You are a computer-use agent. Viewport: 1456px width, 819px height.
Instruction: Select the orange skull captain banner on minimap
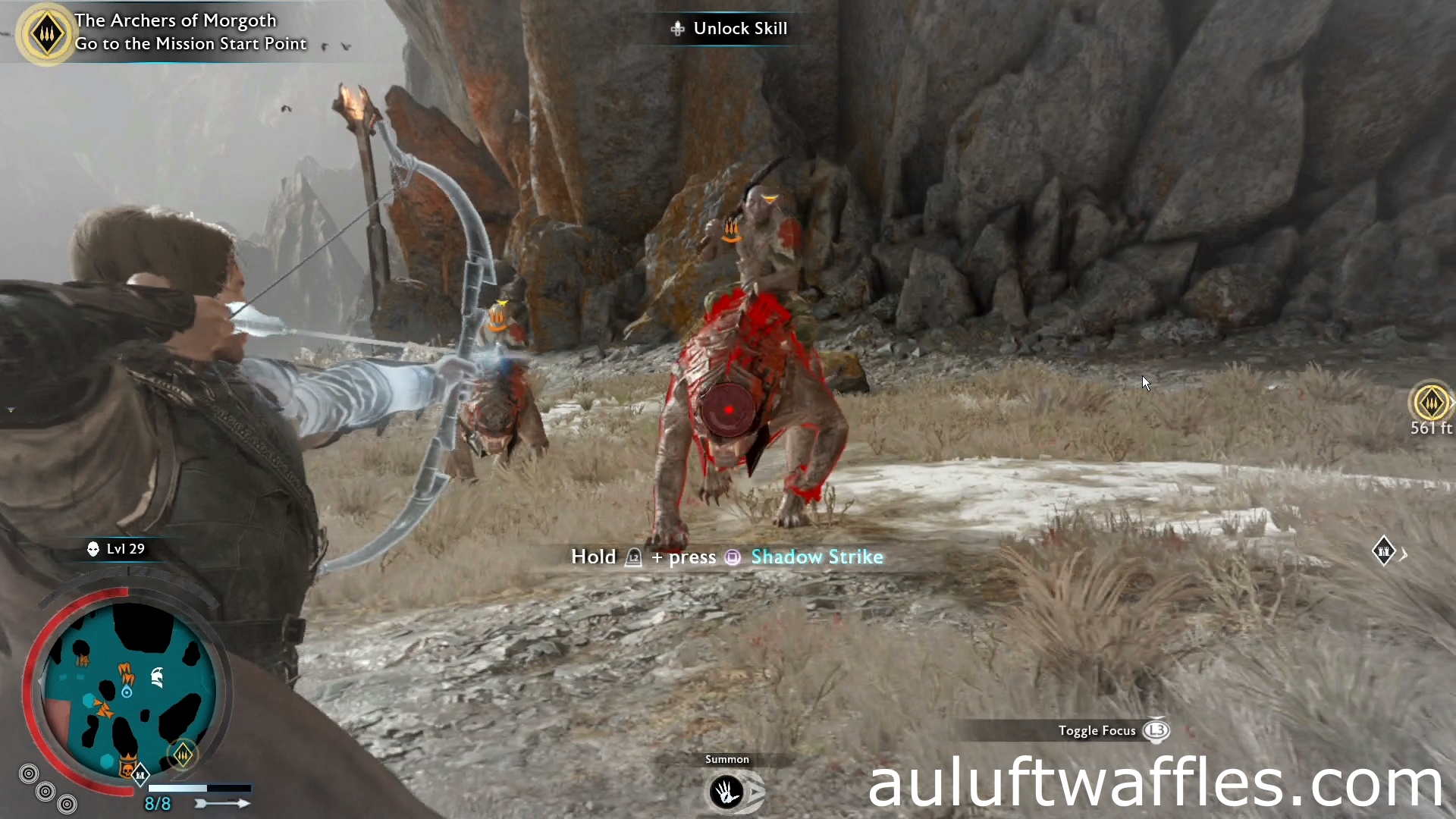click(x=127, y=769)
